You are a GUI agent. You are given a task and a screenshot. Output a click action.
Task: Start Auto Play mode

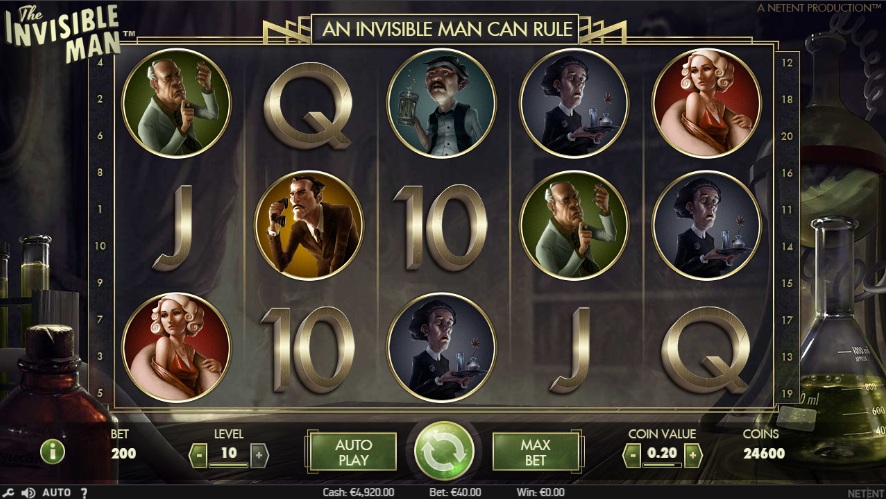pyautogui.click(x=352, y=452)
